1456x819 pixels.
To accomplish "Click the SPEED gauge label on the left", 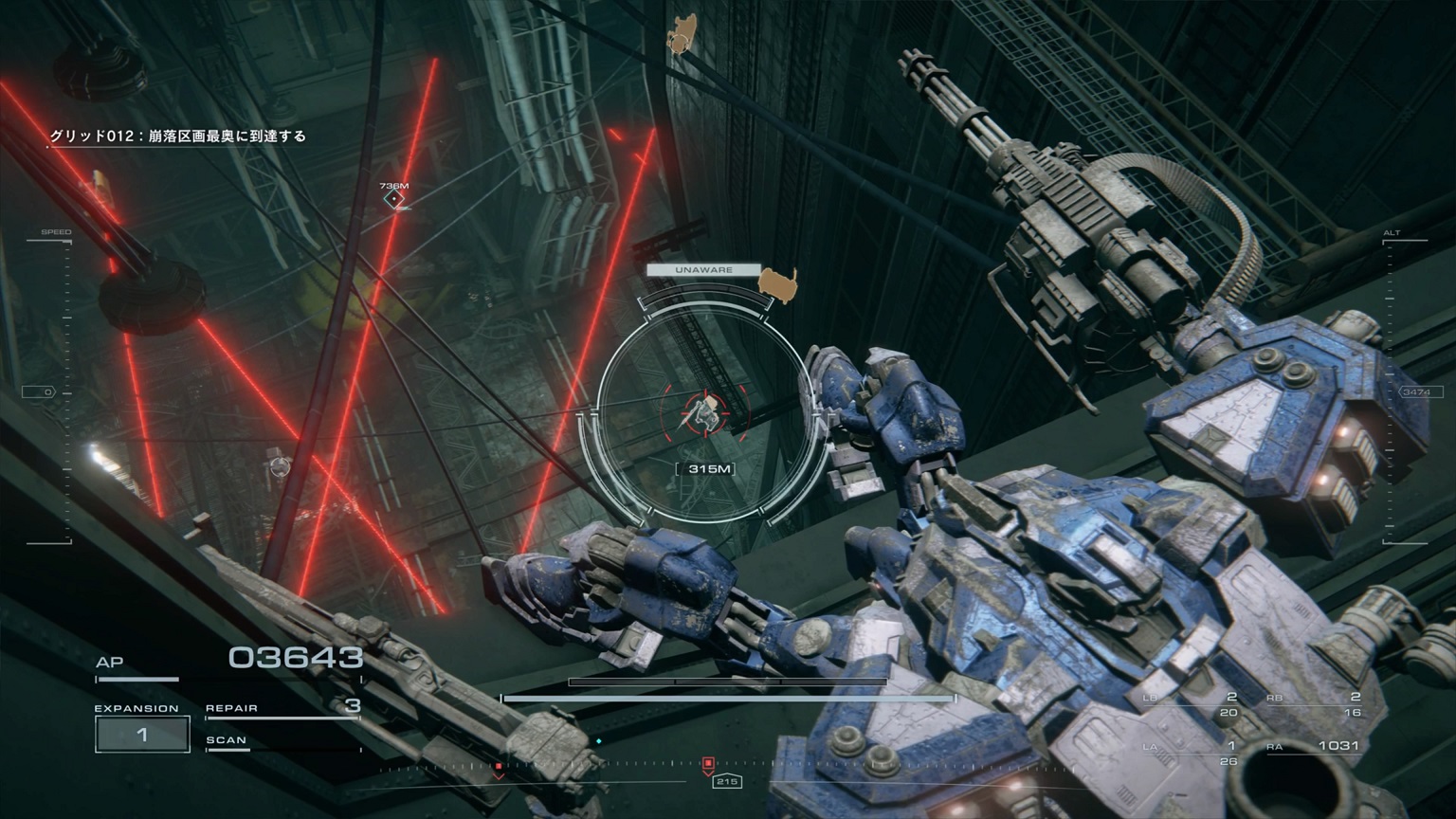I will pos(57,230).
